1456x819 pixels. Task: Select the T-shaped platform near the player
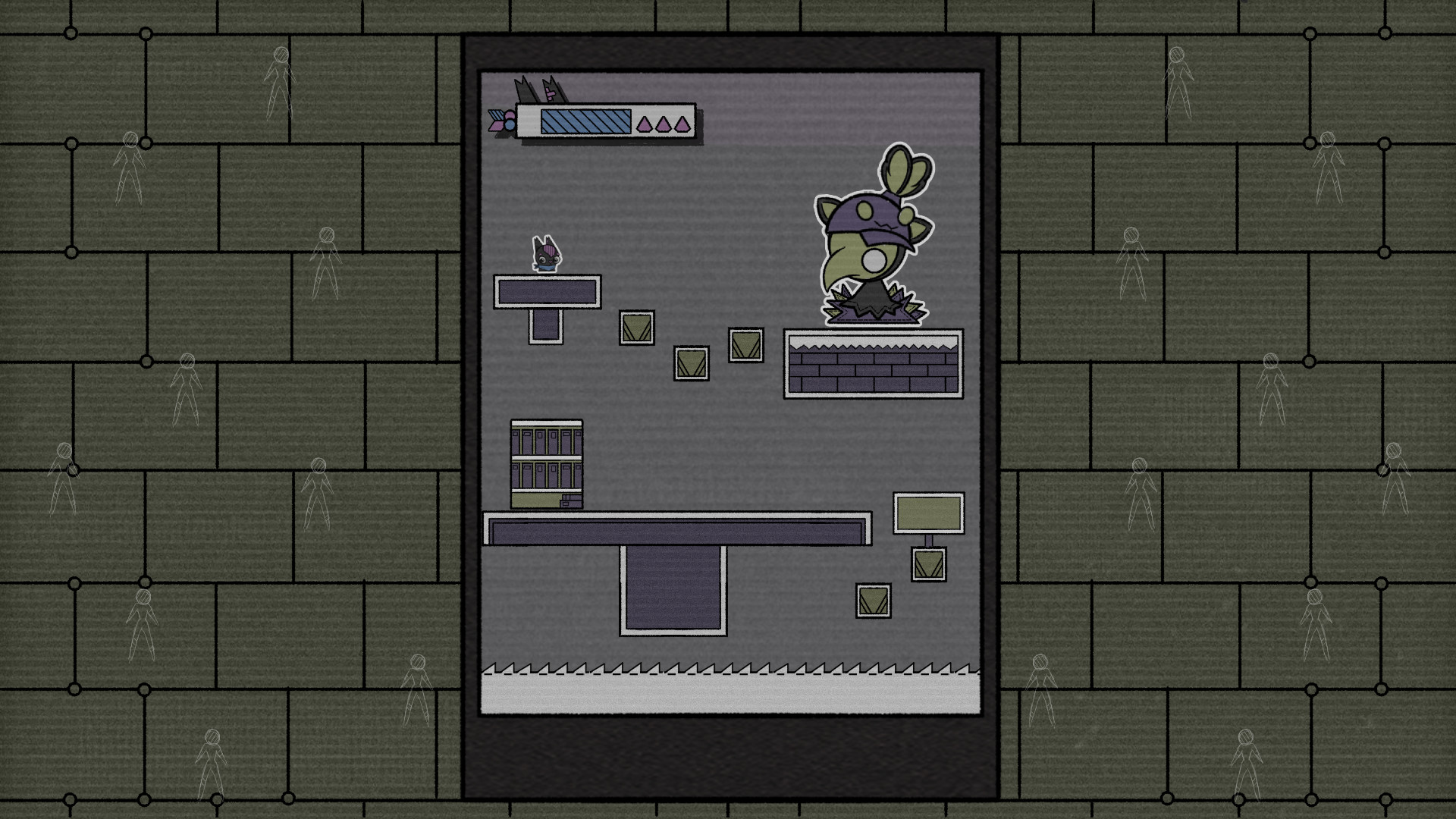pyautogui.click(x=546, y=292)
